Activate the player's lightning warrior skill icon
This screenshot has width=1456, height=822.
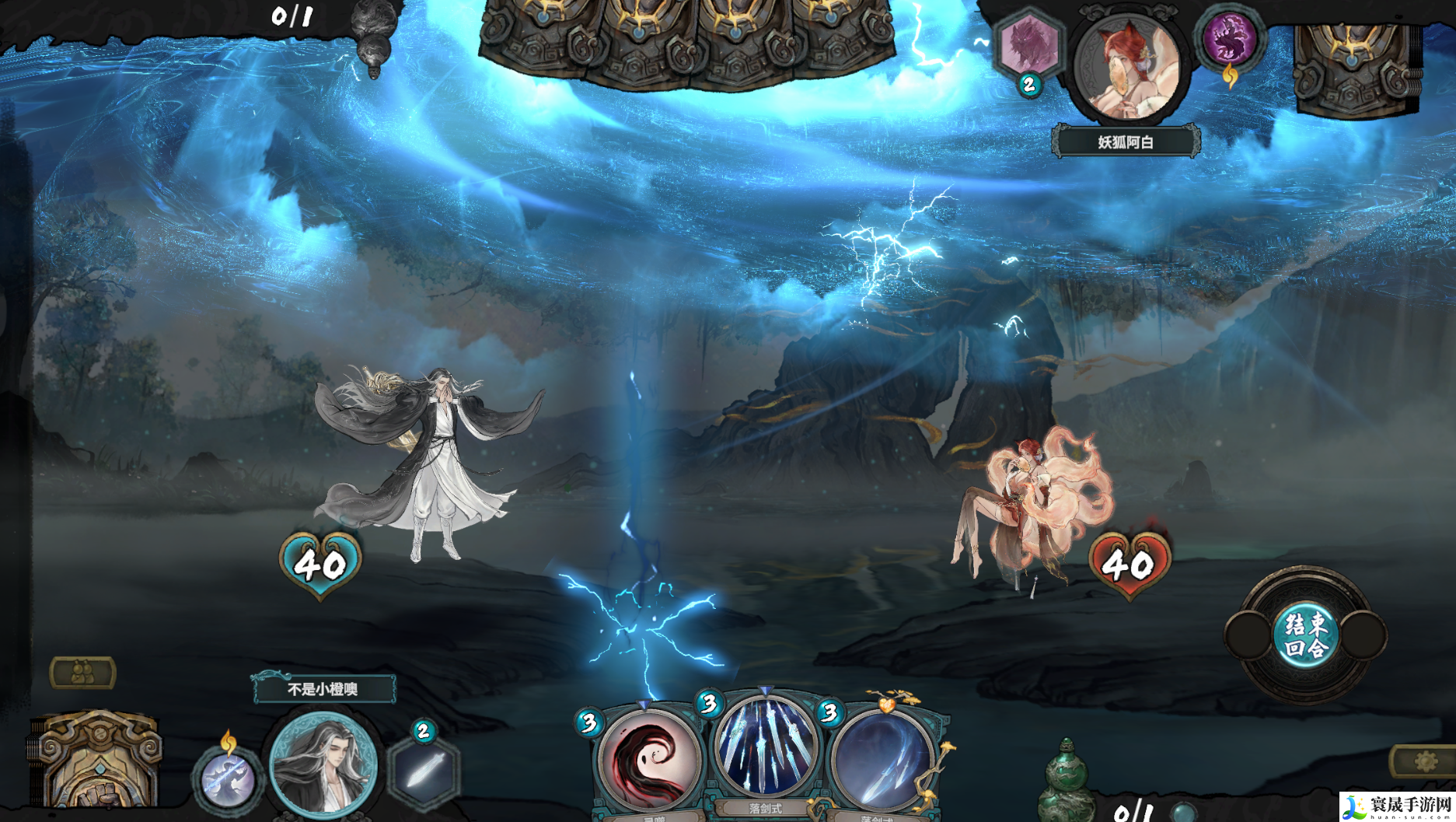tap(227, 778)
